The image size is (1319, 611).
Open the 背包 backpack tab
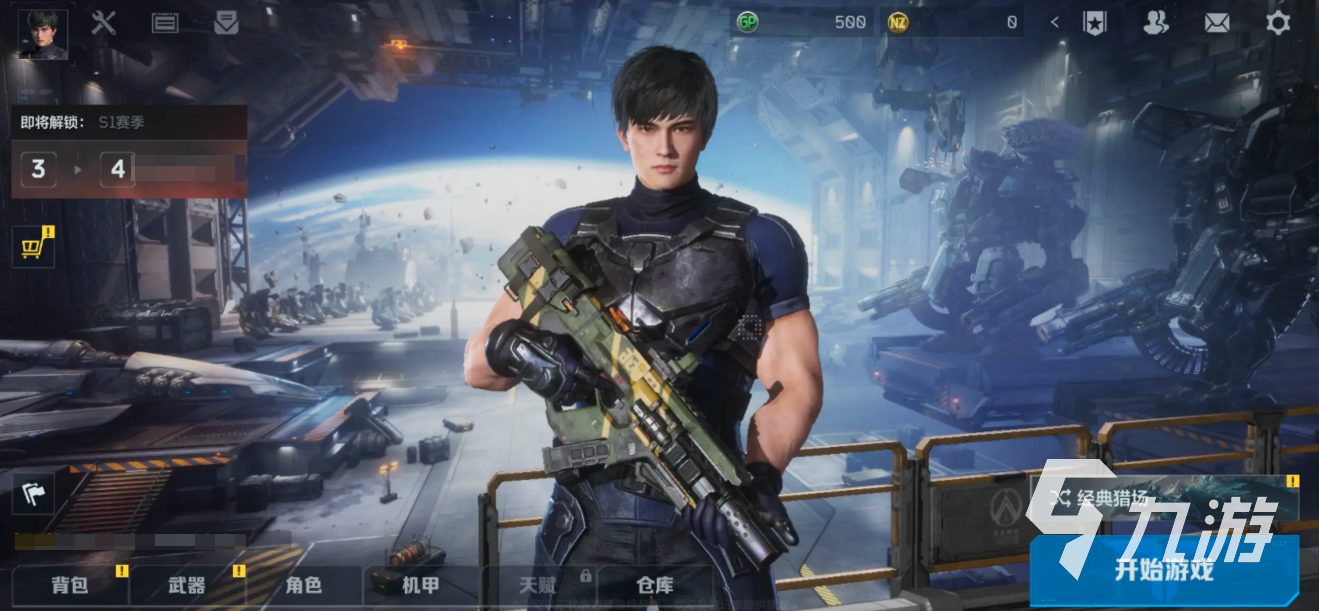click(x=71, y=585)
